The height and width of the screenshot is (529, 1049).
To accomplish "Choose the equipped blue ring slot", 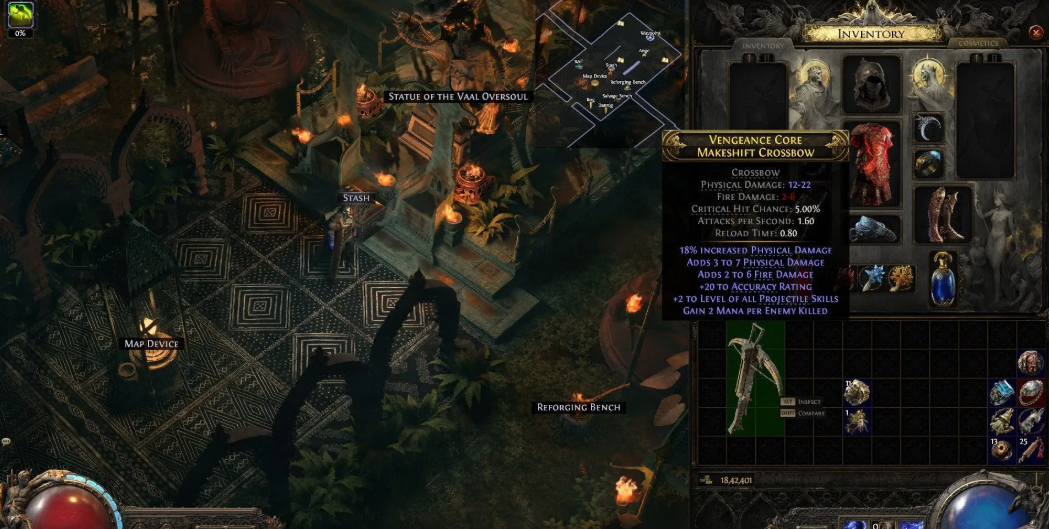I will coord(929,164).
